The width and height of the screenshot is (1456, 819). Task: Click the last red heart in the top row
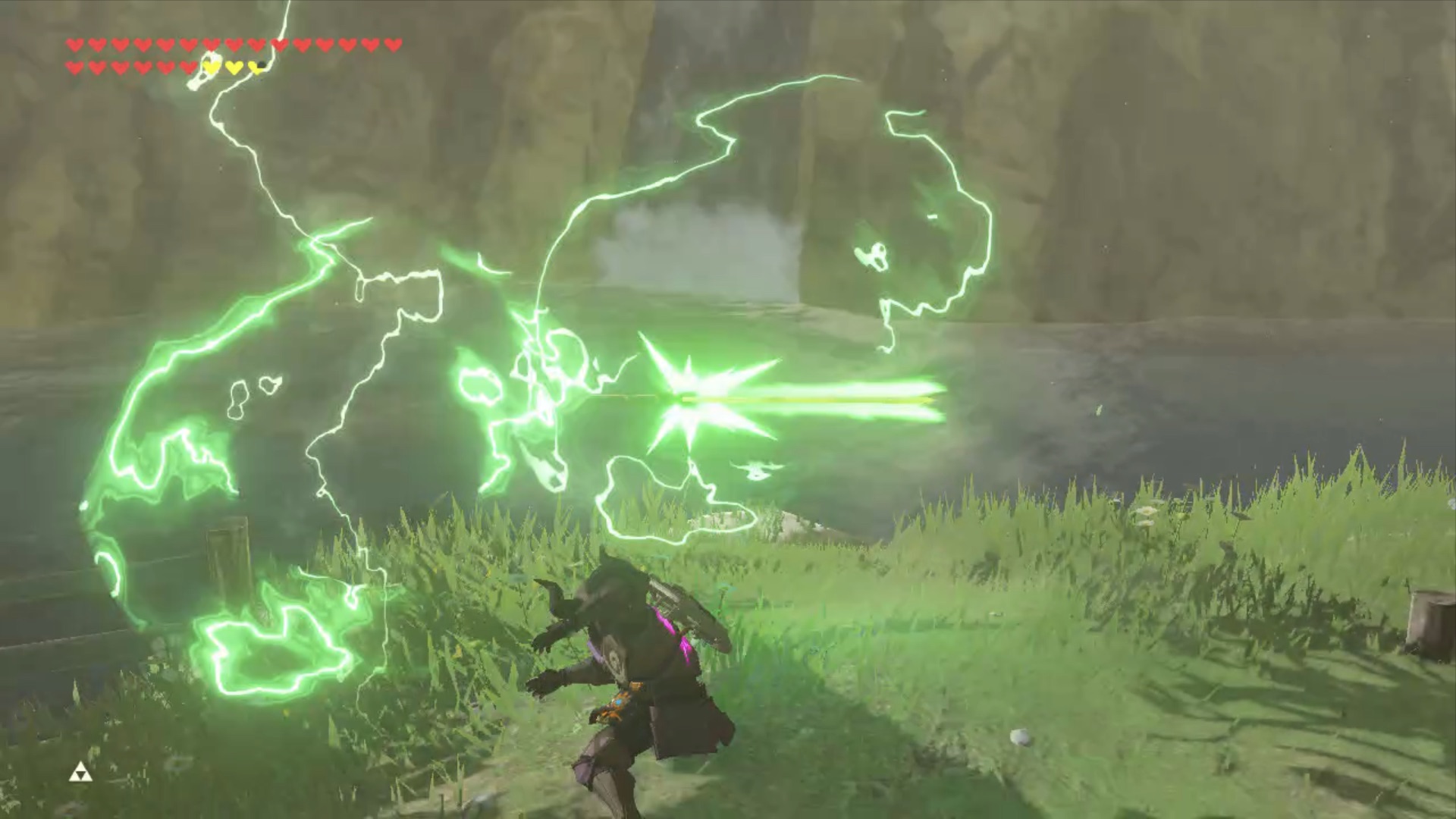pos(391,44)
